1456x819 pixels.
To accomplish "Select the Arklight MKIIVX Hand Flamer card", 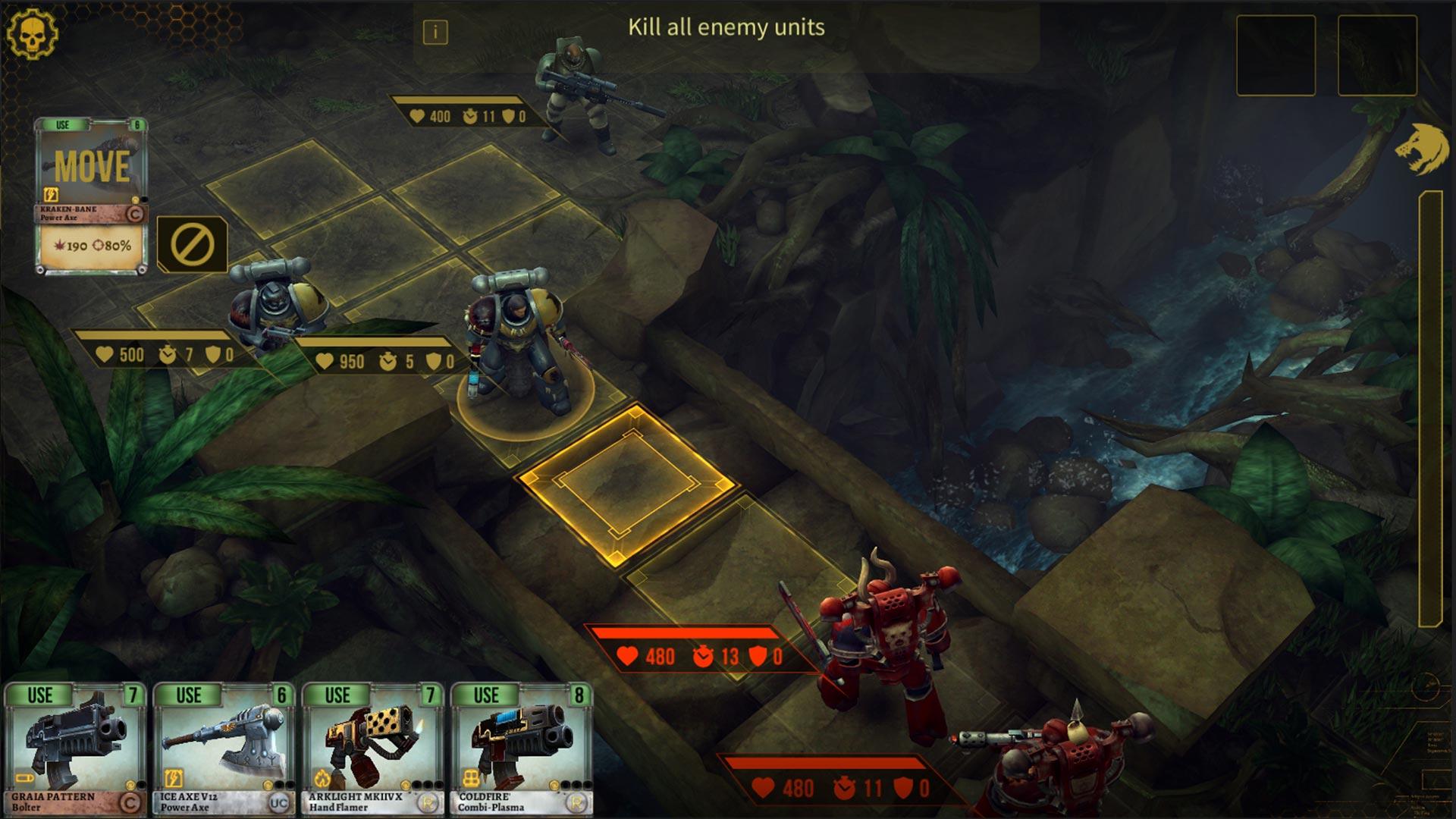I will coord(372,748).
